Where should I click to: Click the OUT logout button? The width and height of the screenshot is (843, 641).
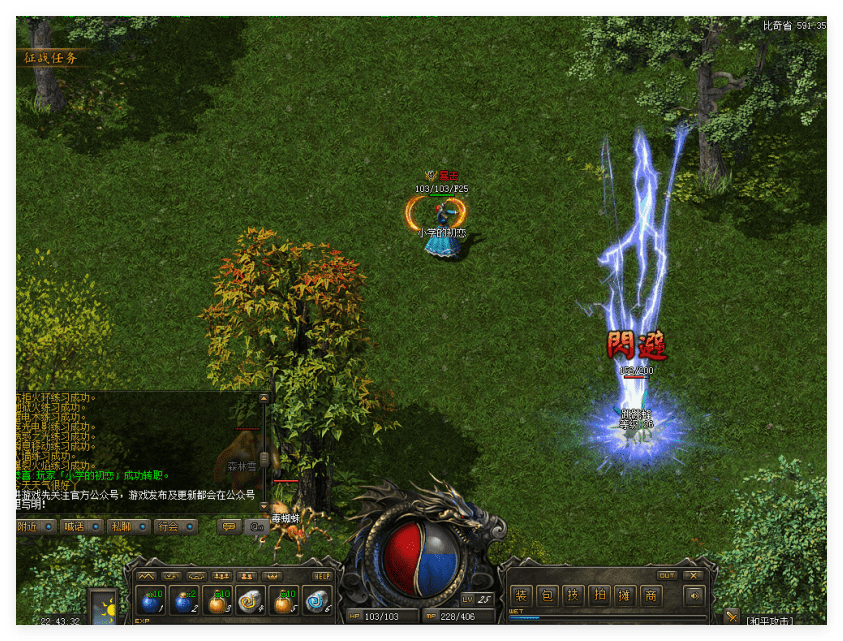click(667, 575)
